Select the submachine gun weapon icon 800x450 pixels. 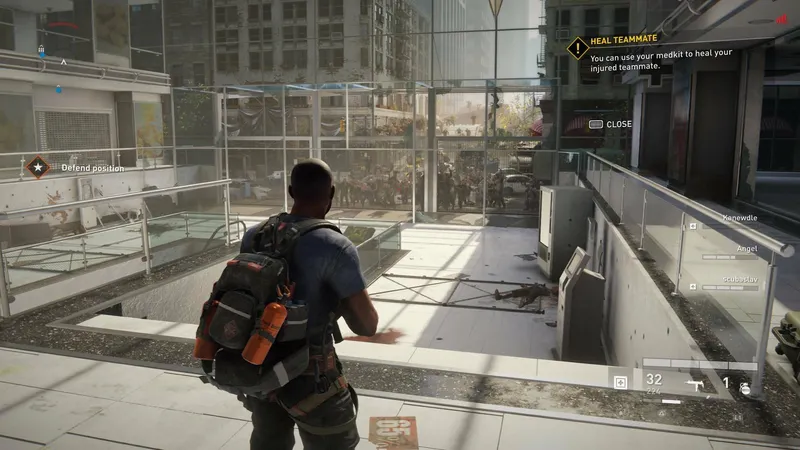click(x=694, y=382)
